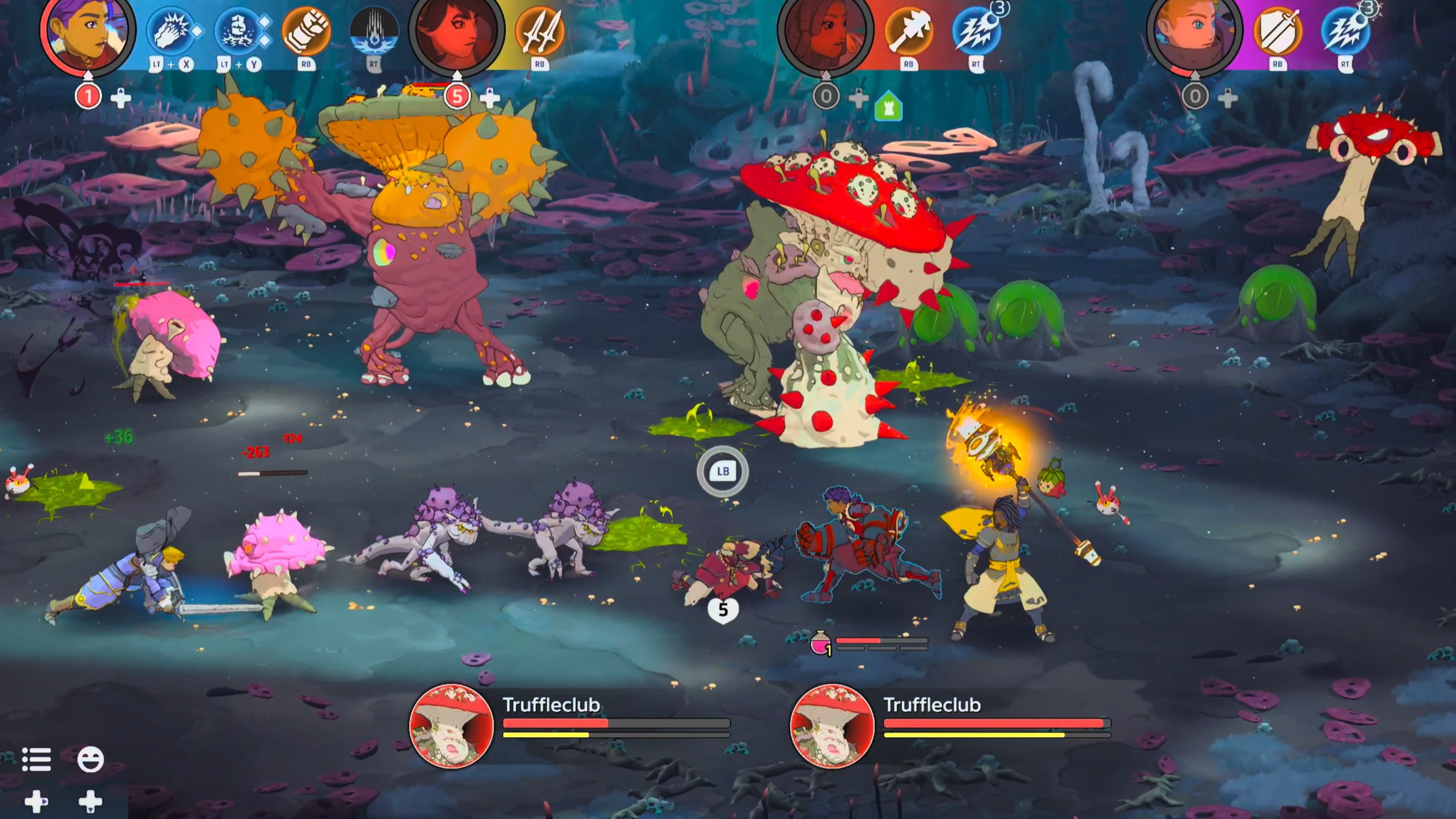Activate the twin daggers ability
The height and width of the screenshot is (819, 1456).
539,31
